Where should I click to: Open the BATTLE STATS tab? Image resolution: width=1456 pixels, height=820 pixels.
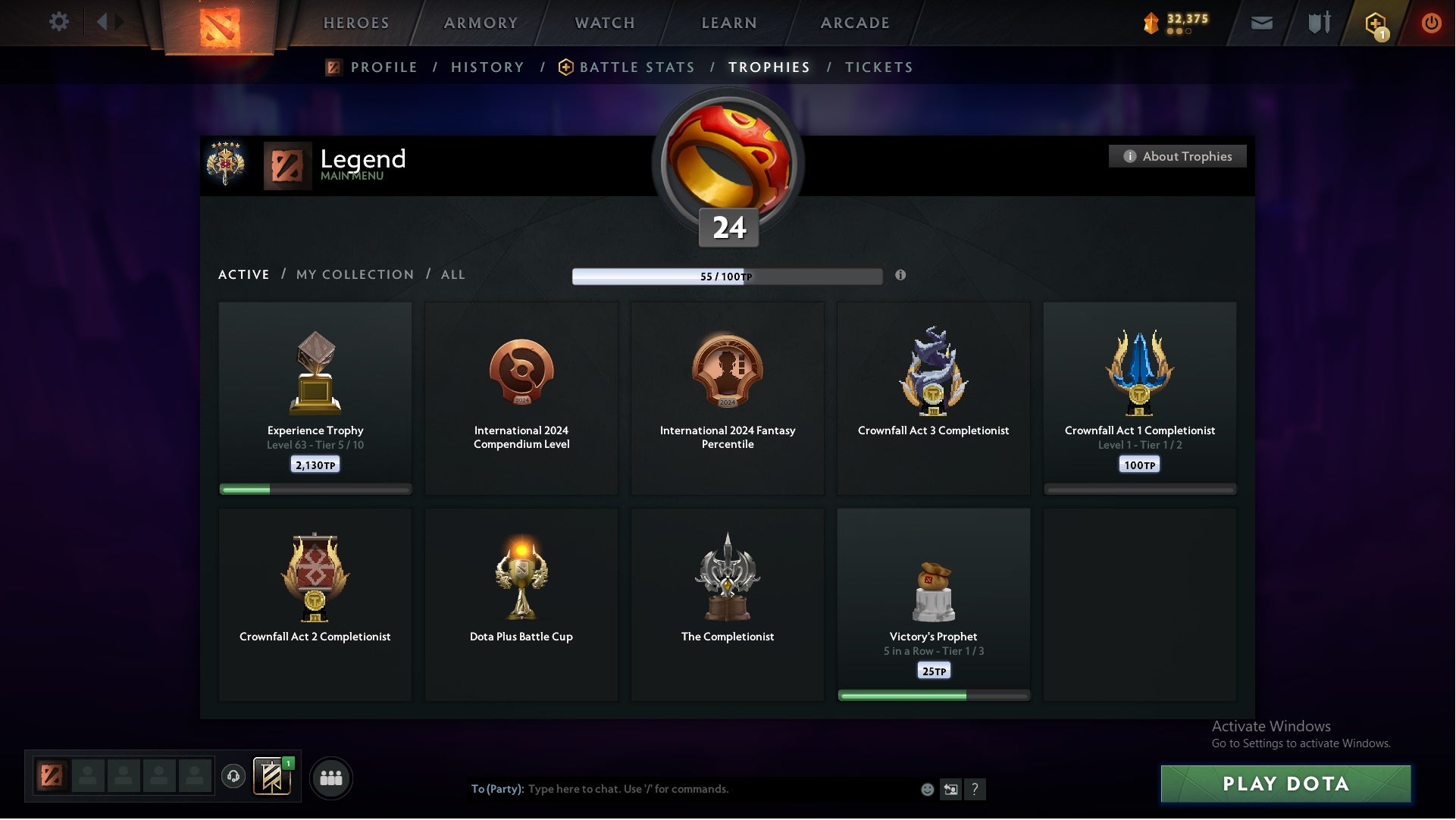[x=637, y=67]
